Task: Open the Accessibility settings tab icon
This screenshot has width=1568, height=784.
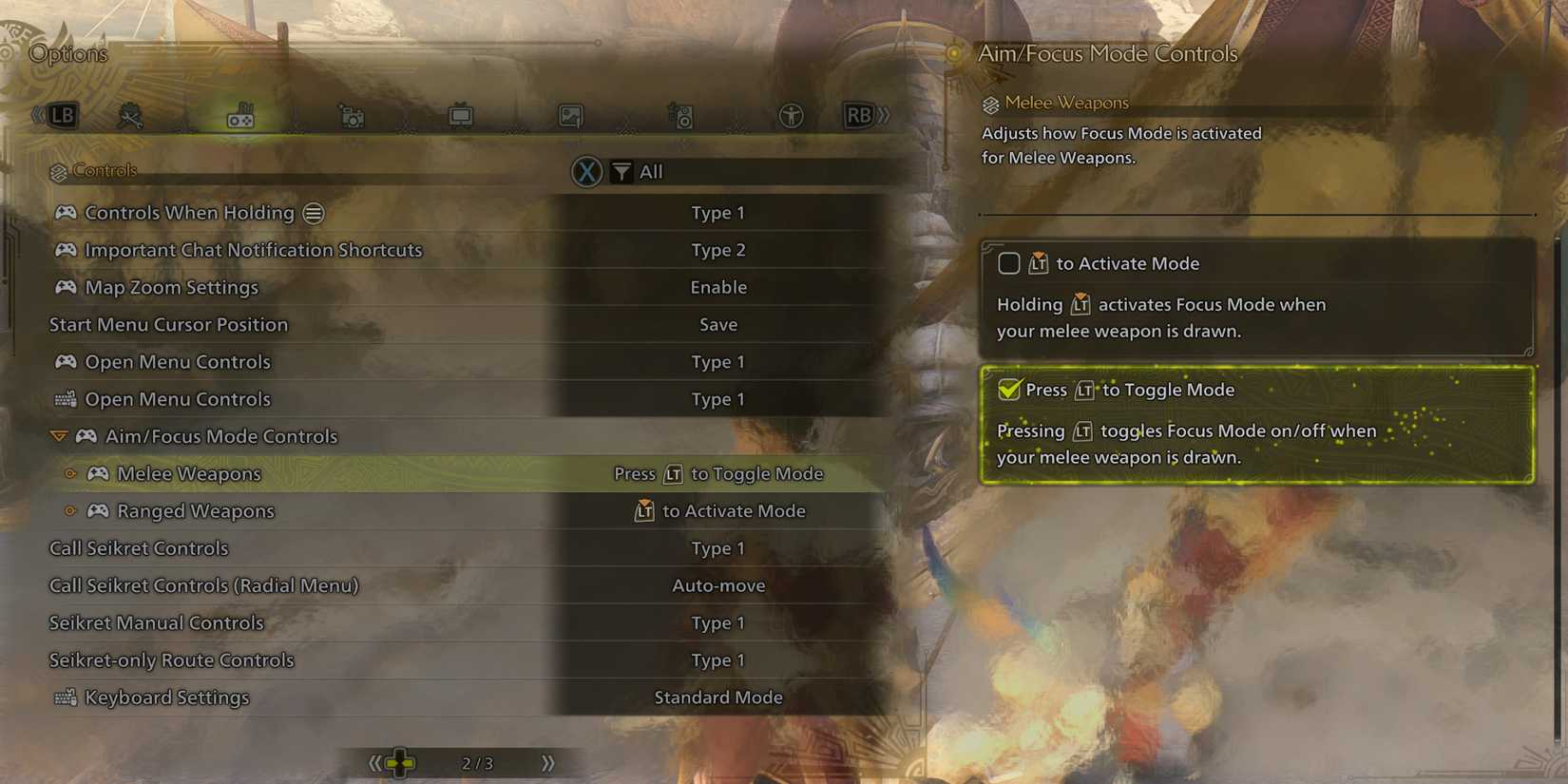Action: [792, 114]
